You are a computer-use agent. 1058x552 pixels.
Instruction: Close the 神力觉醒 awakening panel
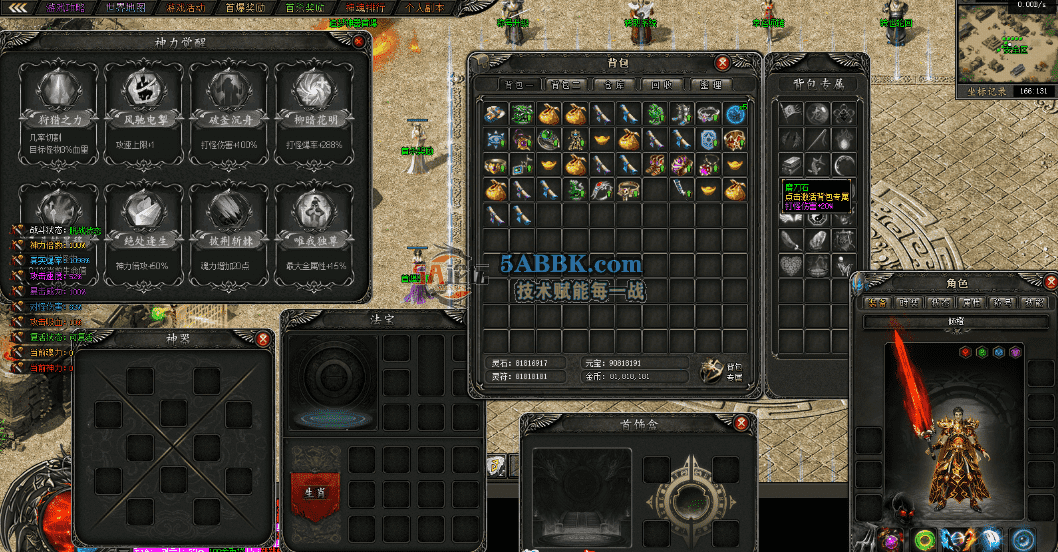pyautogui.click(x=359, y=41)
